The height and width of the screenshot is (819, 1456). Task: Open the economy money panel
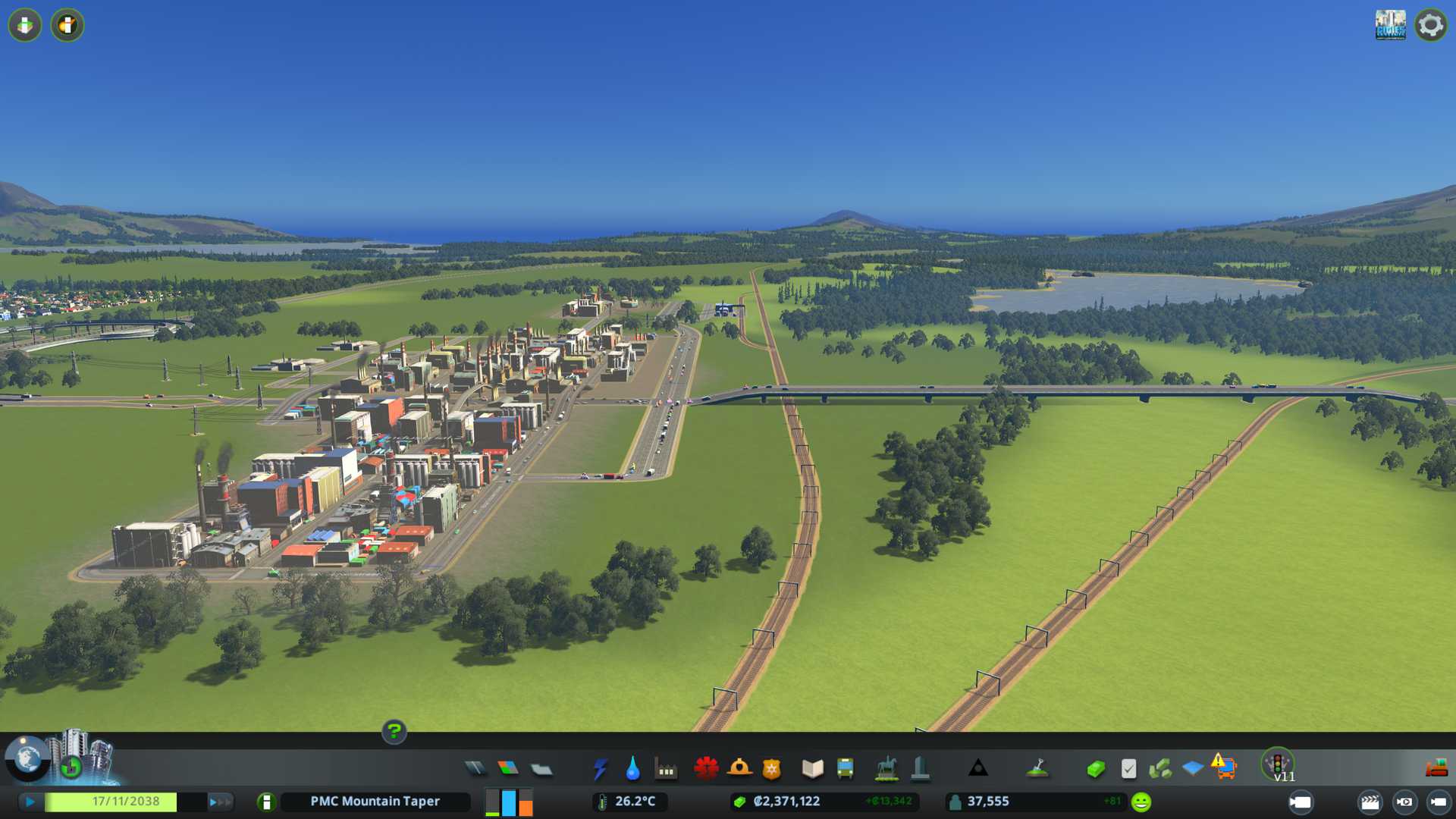click(1096, 769)
